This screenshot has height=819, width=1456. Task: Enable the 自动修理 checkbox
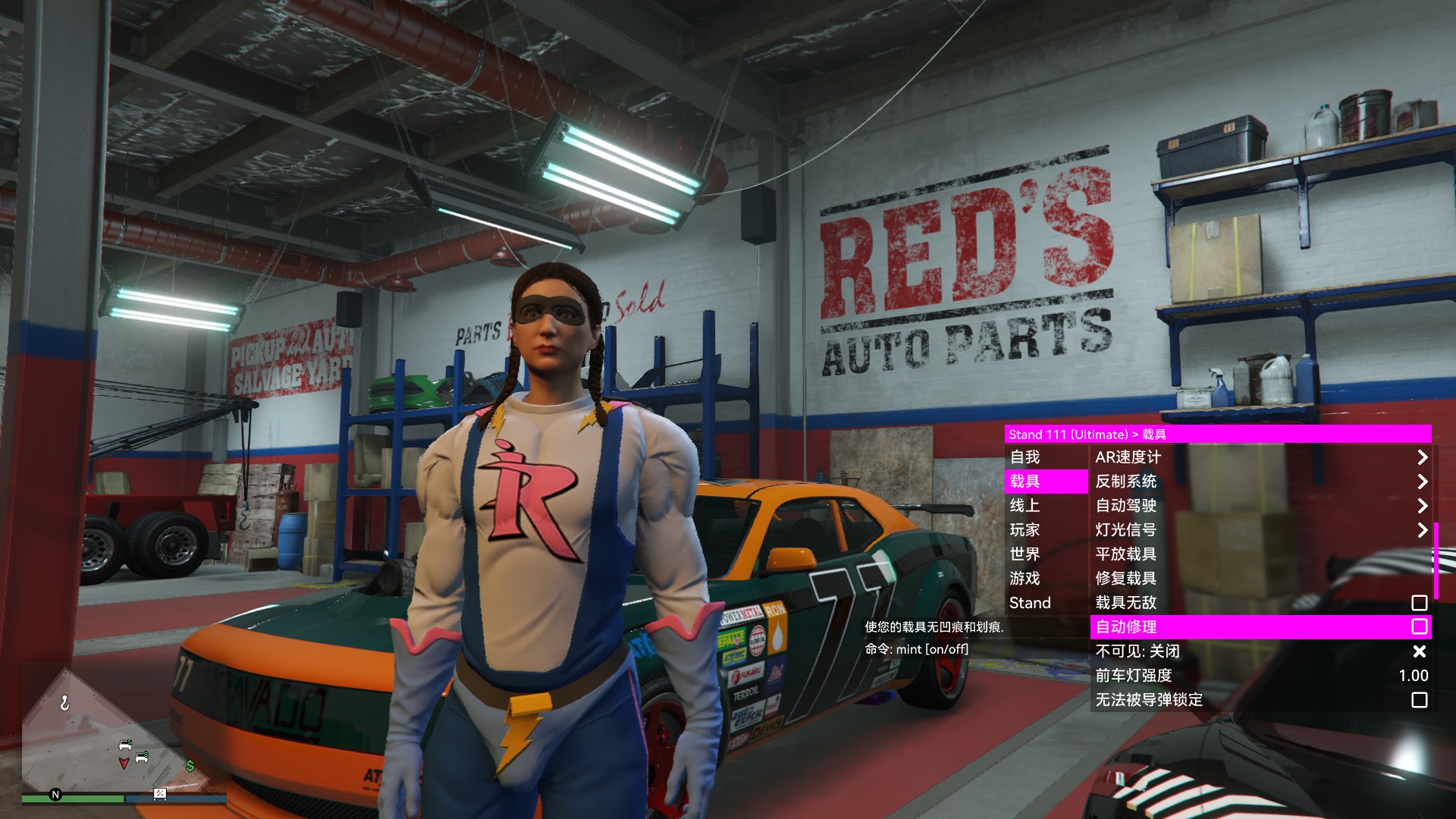[x=1419, y=626]
